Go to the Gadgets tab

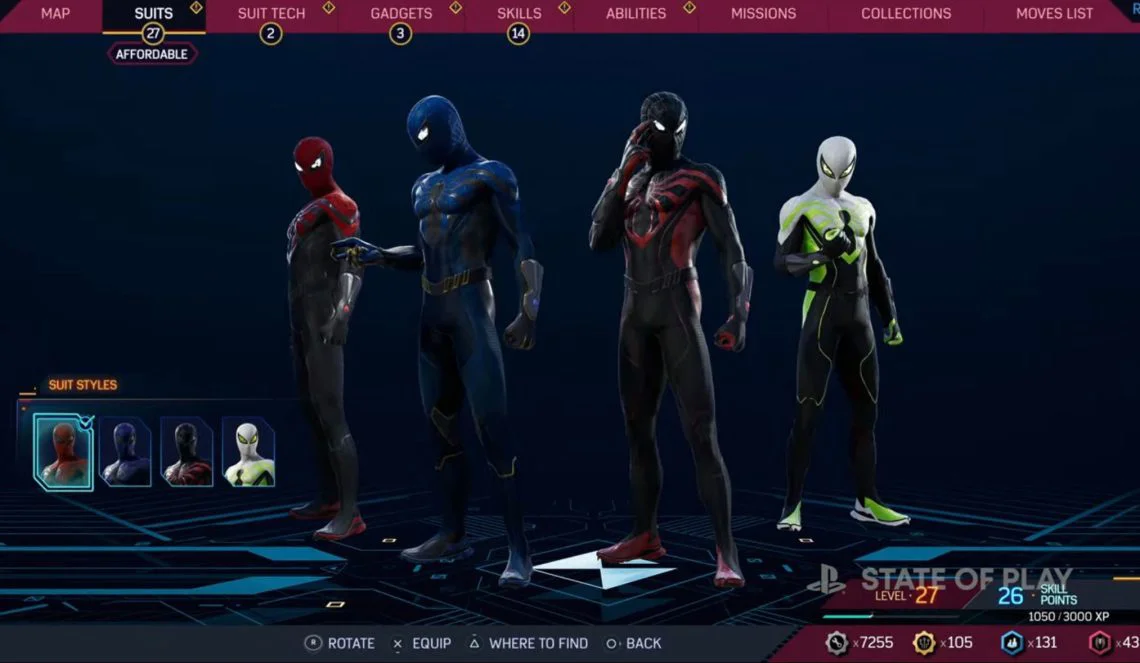point(401,14)
